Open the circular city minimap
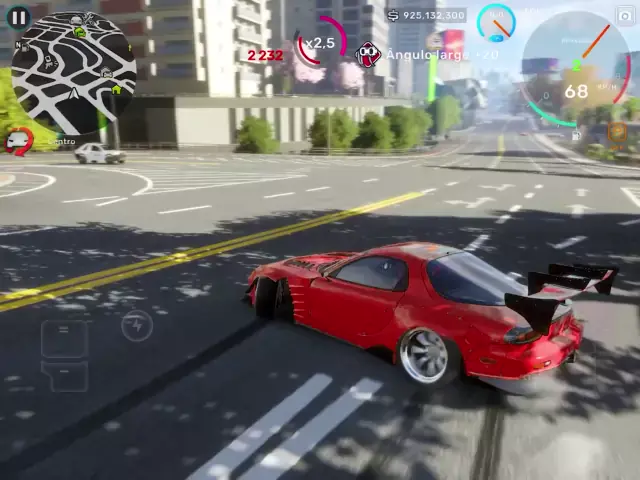 point(73,73)
